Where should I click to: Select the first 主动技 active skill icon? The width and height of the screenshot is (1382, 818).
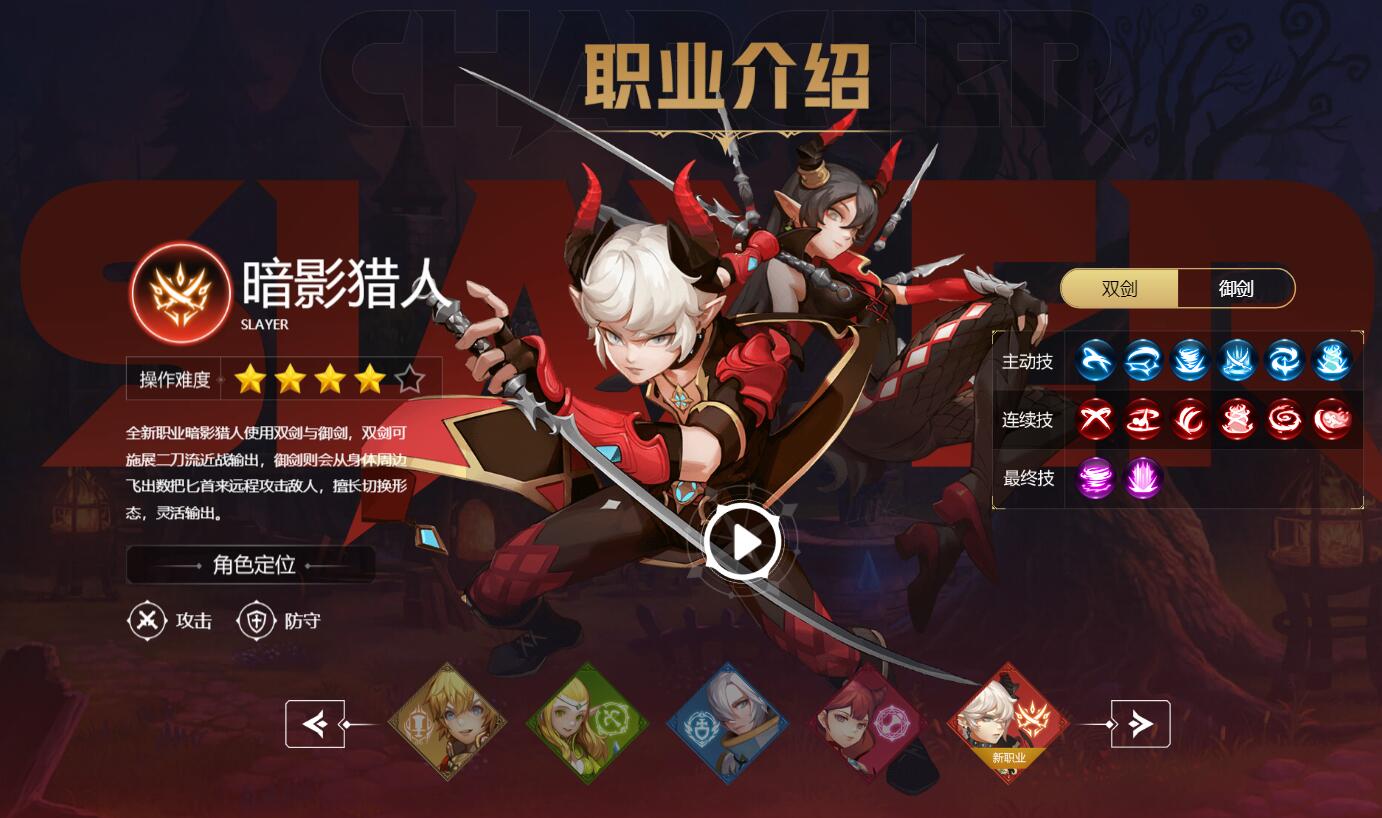[1095, 361]
